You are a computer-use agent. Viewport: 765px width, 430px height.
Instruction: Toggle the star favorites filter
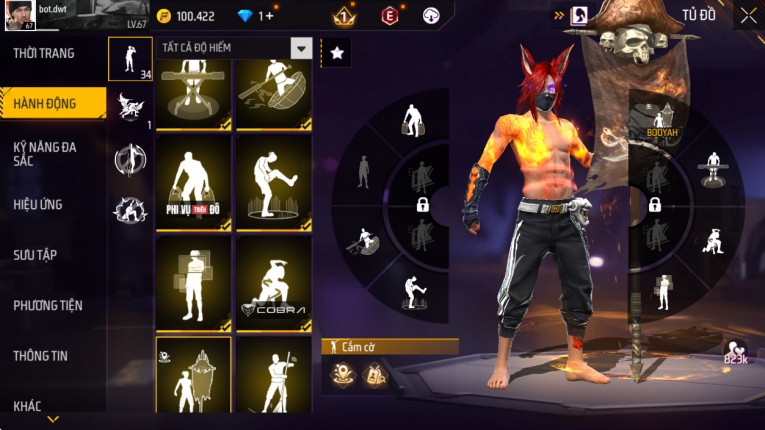click(336, 53)
